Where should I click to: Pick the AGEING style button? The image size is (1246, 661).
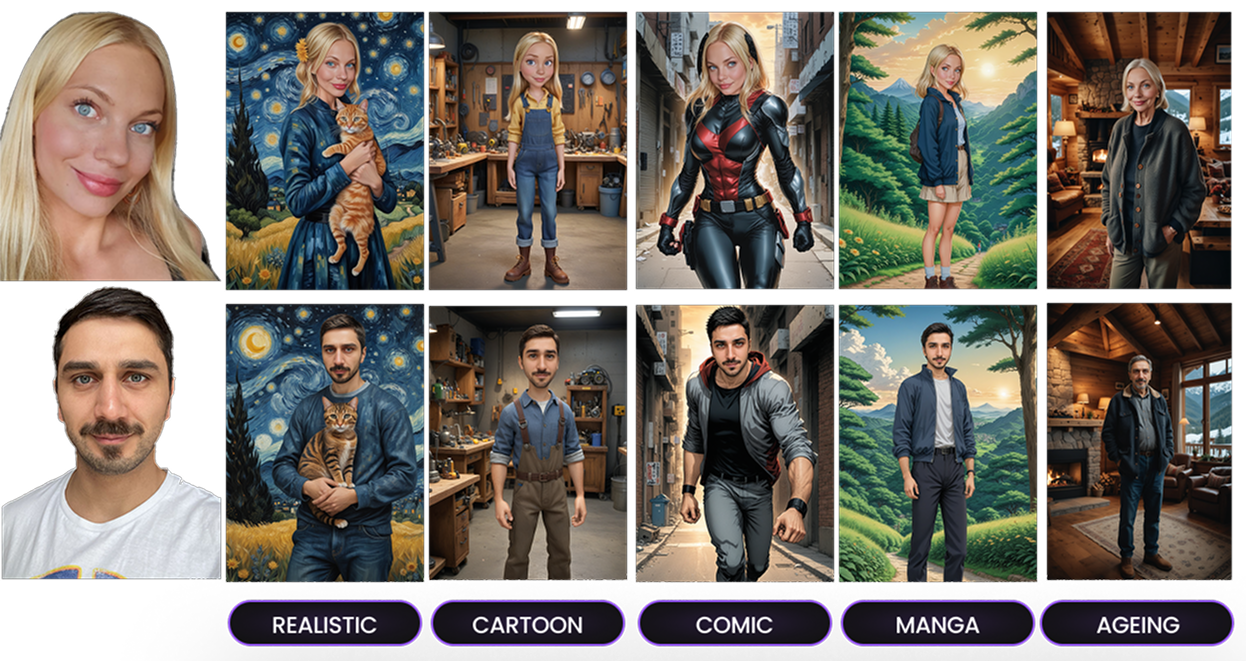point(1137,625)
